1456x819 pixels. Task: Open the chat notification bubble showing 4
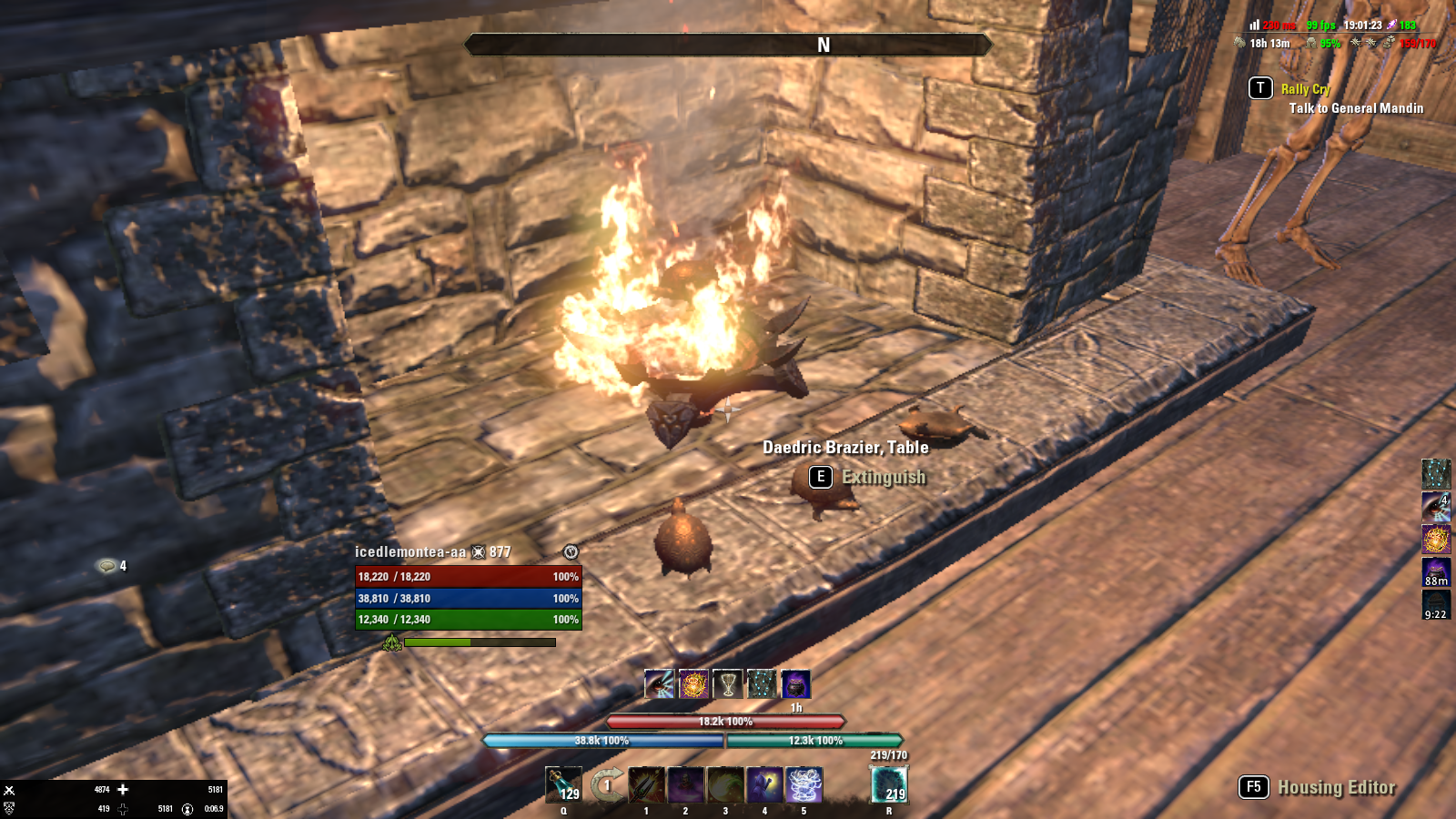[x=108, y=566]
